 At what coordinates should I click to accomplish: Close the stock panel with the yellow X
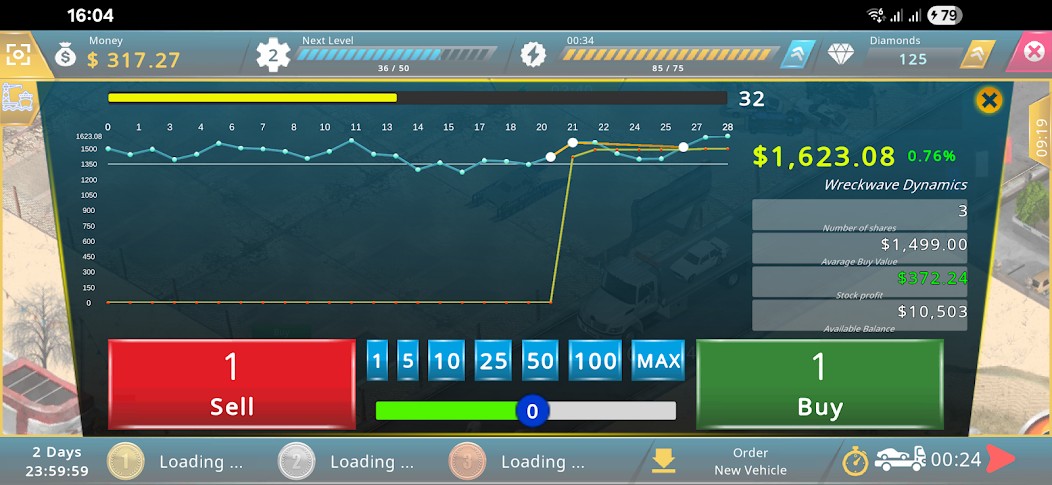[x=989, y=100]
